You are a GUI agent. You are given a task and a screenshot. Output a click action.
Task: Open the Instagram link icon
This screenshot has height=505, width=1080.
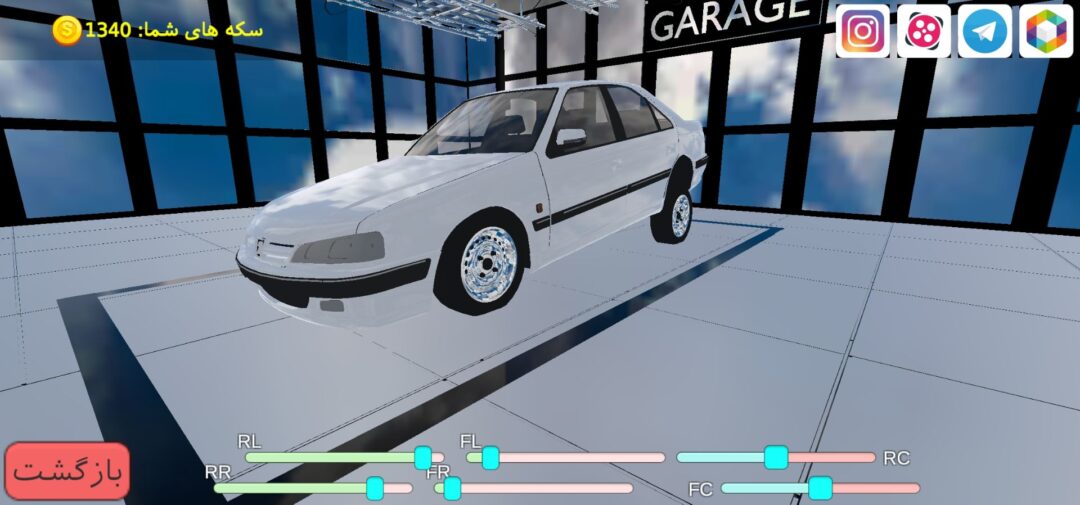point(862,31)
